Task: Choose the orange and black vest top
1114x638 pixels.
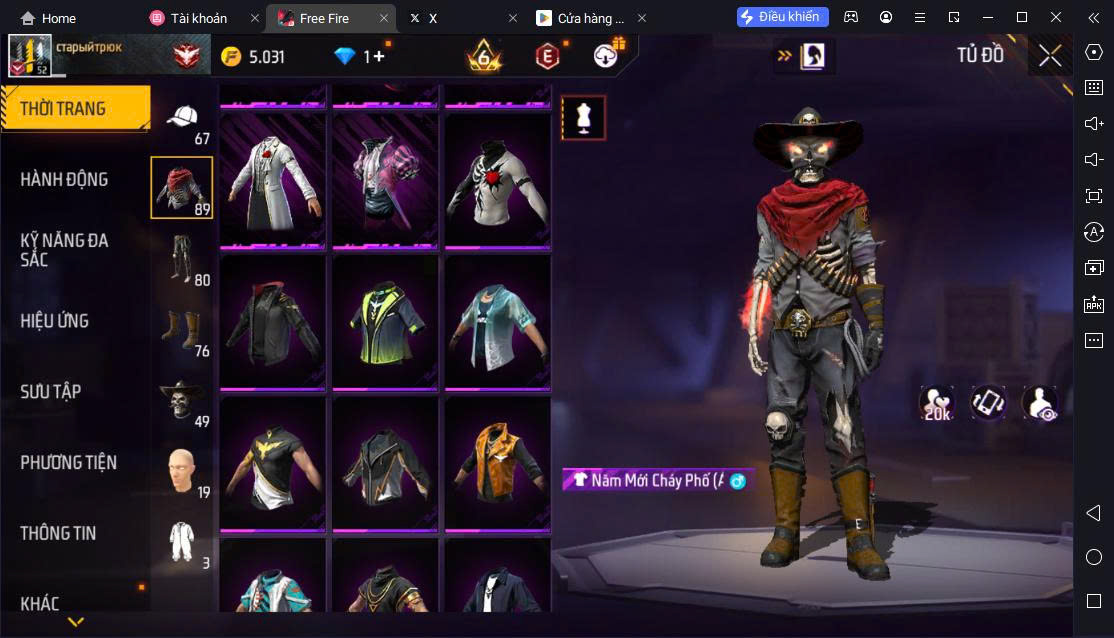Action: pyautogui.click(x=497, y=462)
